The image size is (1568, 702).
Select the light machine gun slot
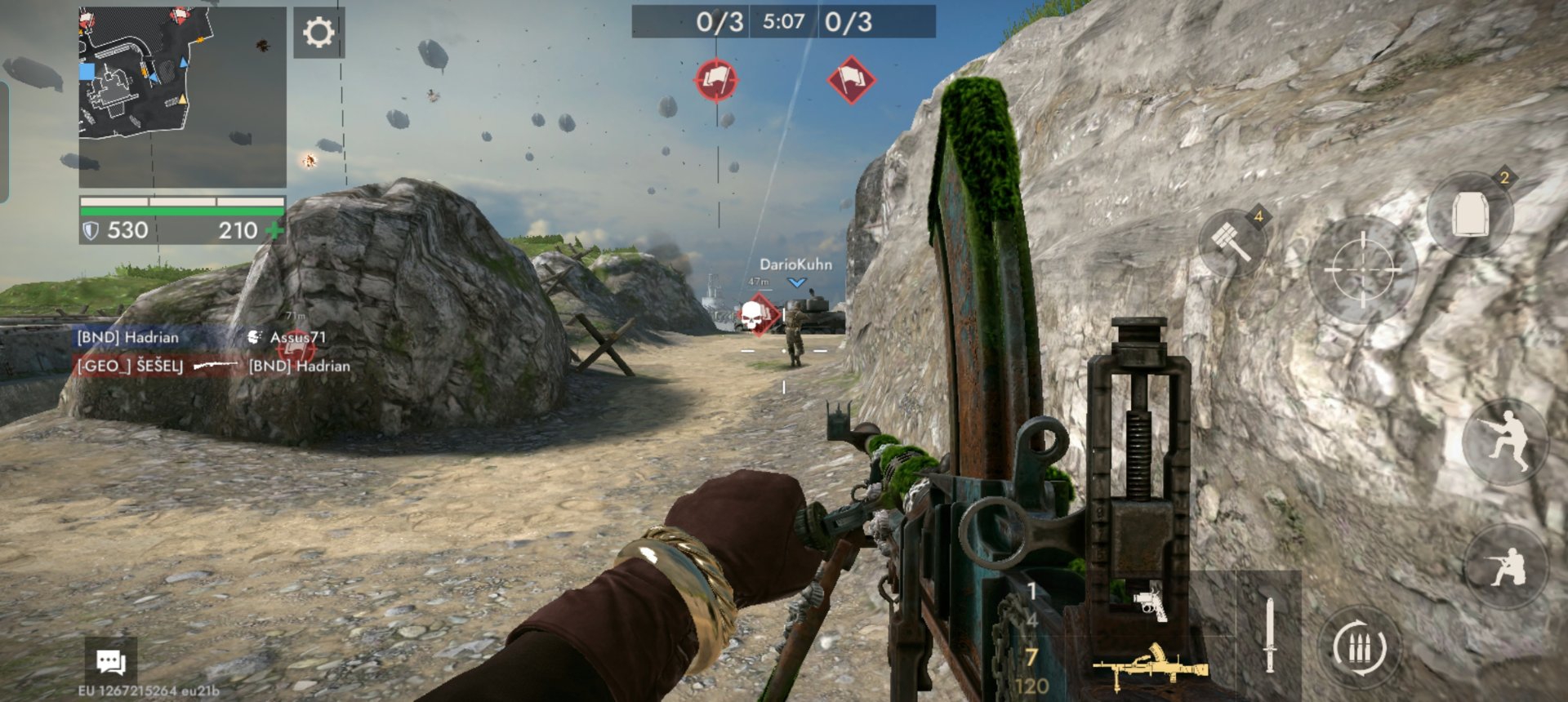click(1150, 666)
